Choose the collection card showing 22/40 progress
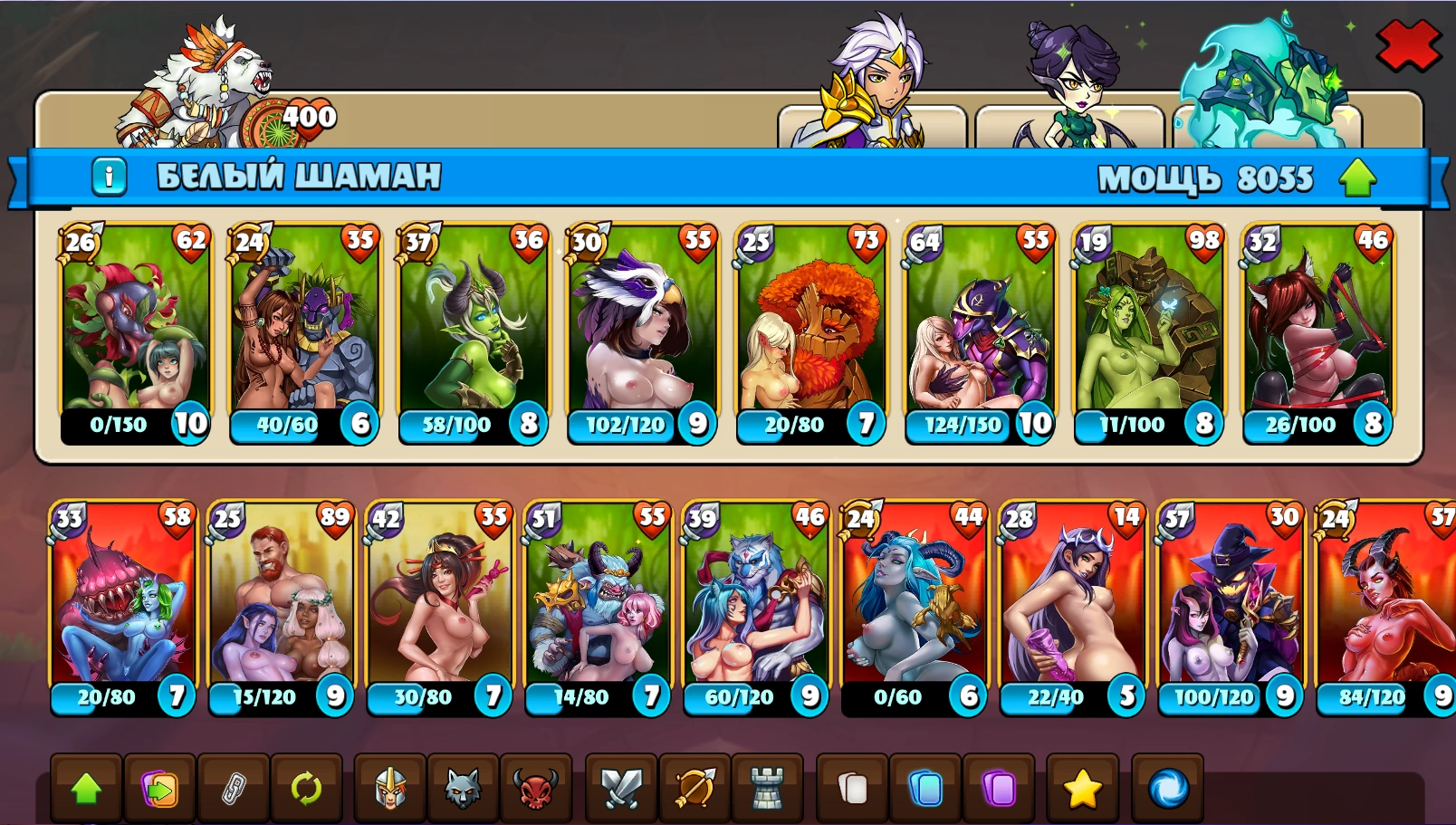 1070,607
